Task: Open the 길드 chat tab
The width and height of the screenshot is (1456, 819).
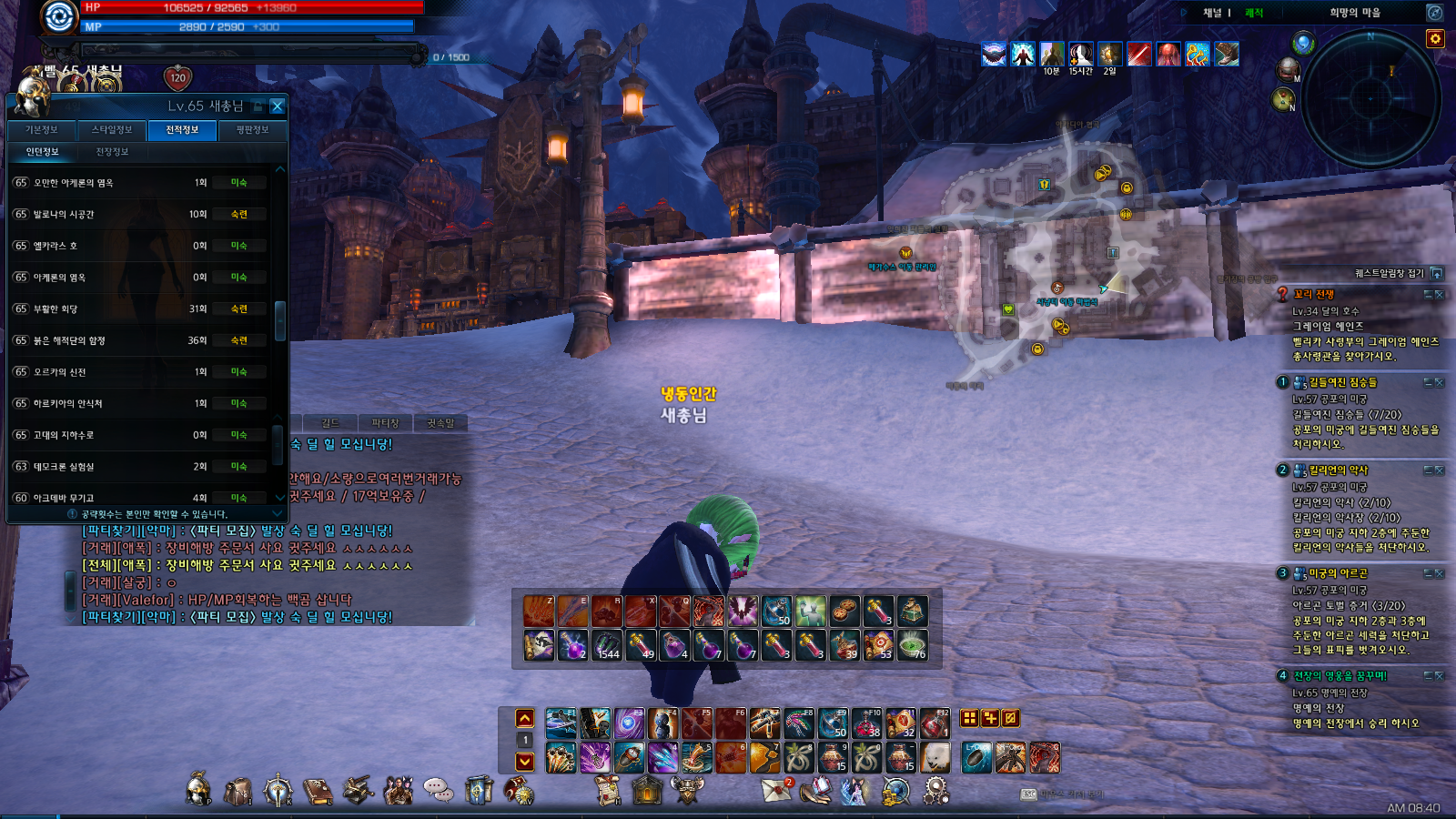Action: click(329, 423)
